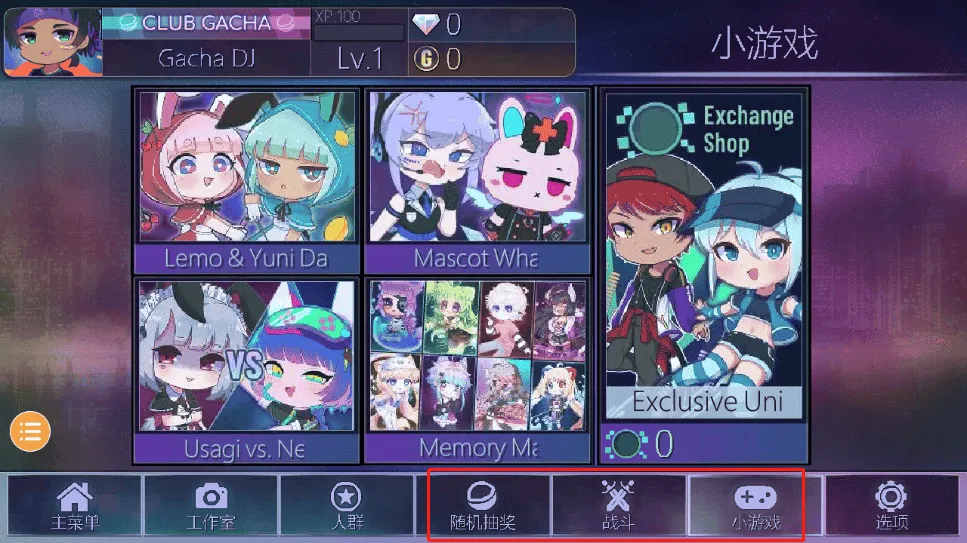The width and height of the screenshot is (967, 543).
Task: Select the 小游戏 gamepad tab
Action: (755, 506)
